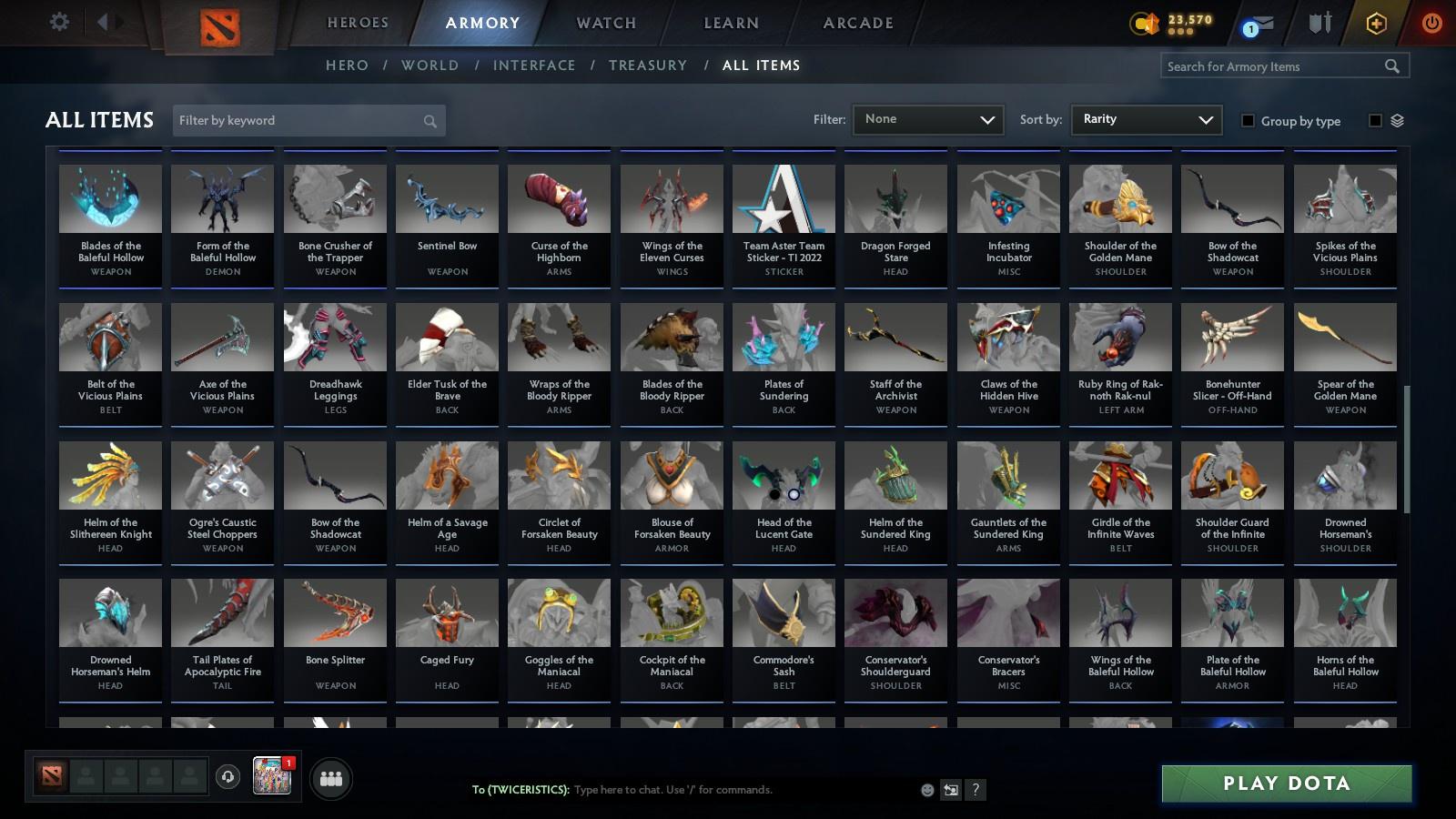Screen dimensions: 1456x819
Task: Click the friends list icon bottom right
Action: 331,778
